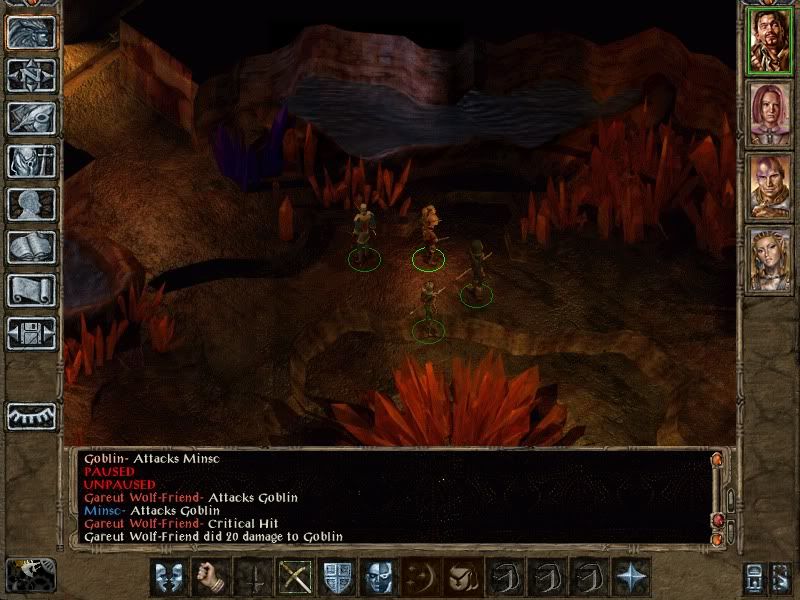Screen dimensions: 800x600
Task: Open the party inventory screen
Action: pos(31,161)
